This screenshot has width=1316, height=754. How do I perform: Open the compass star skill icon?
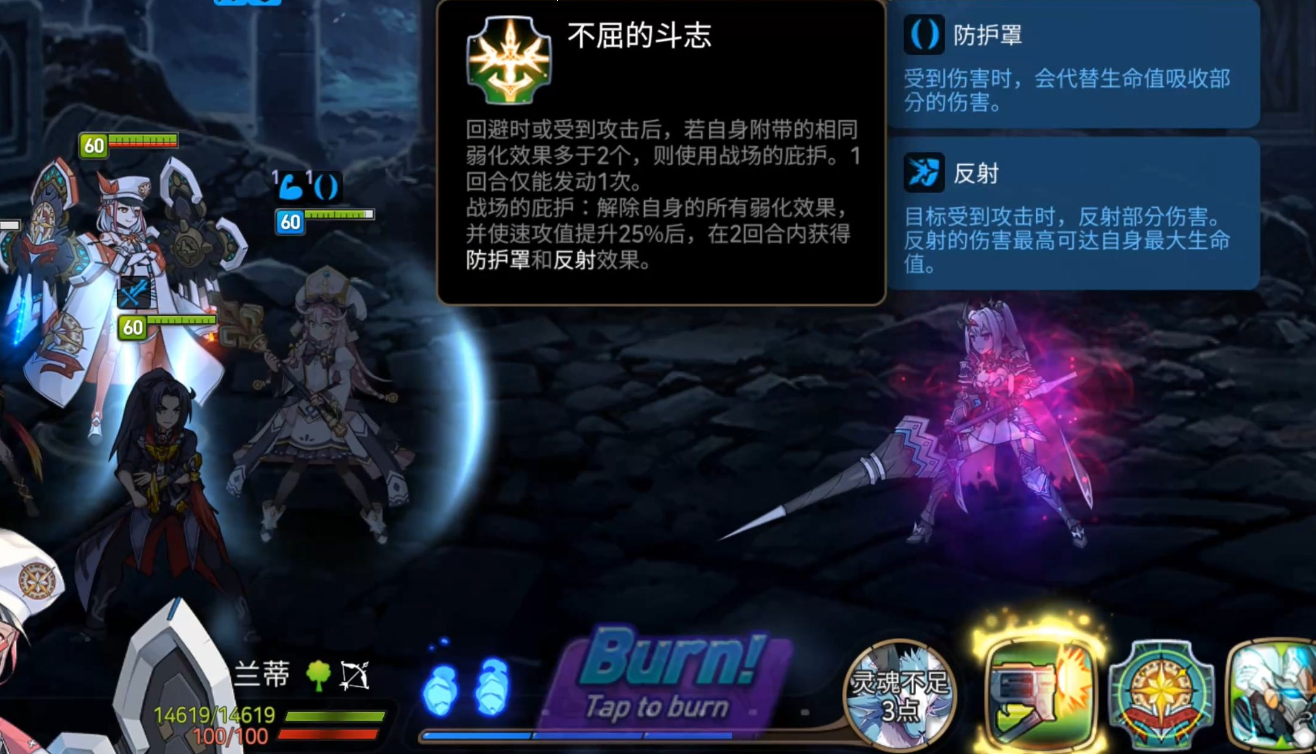(x=1160, y=693)
